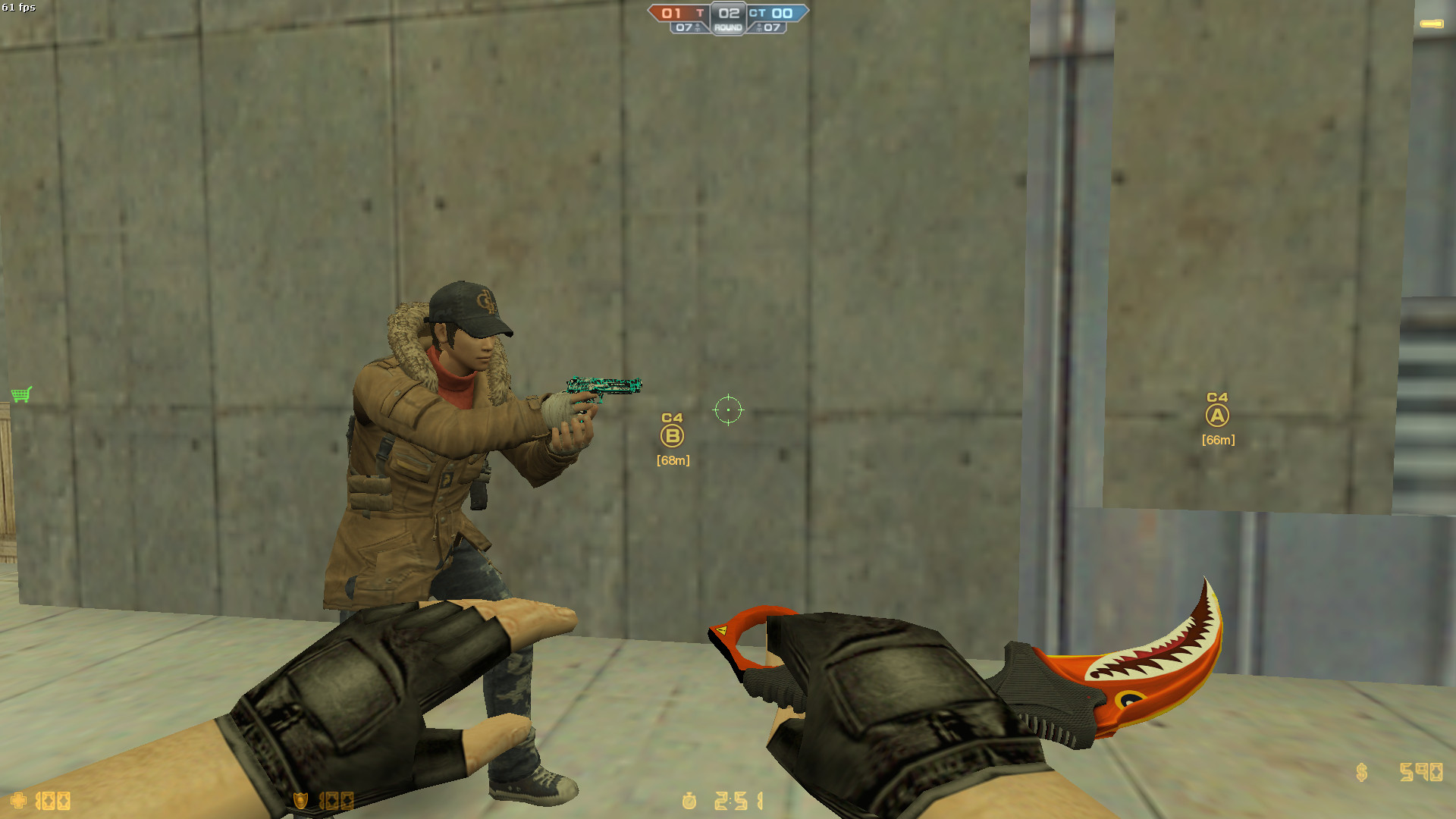Click the T team player-count figure icon
This screenshot has height=819, width=1456.
pyautogui.click(x=698, y=29)
